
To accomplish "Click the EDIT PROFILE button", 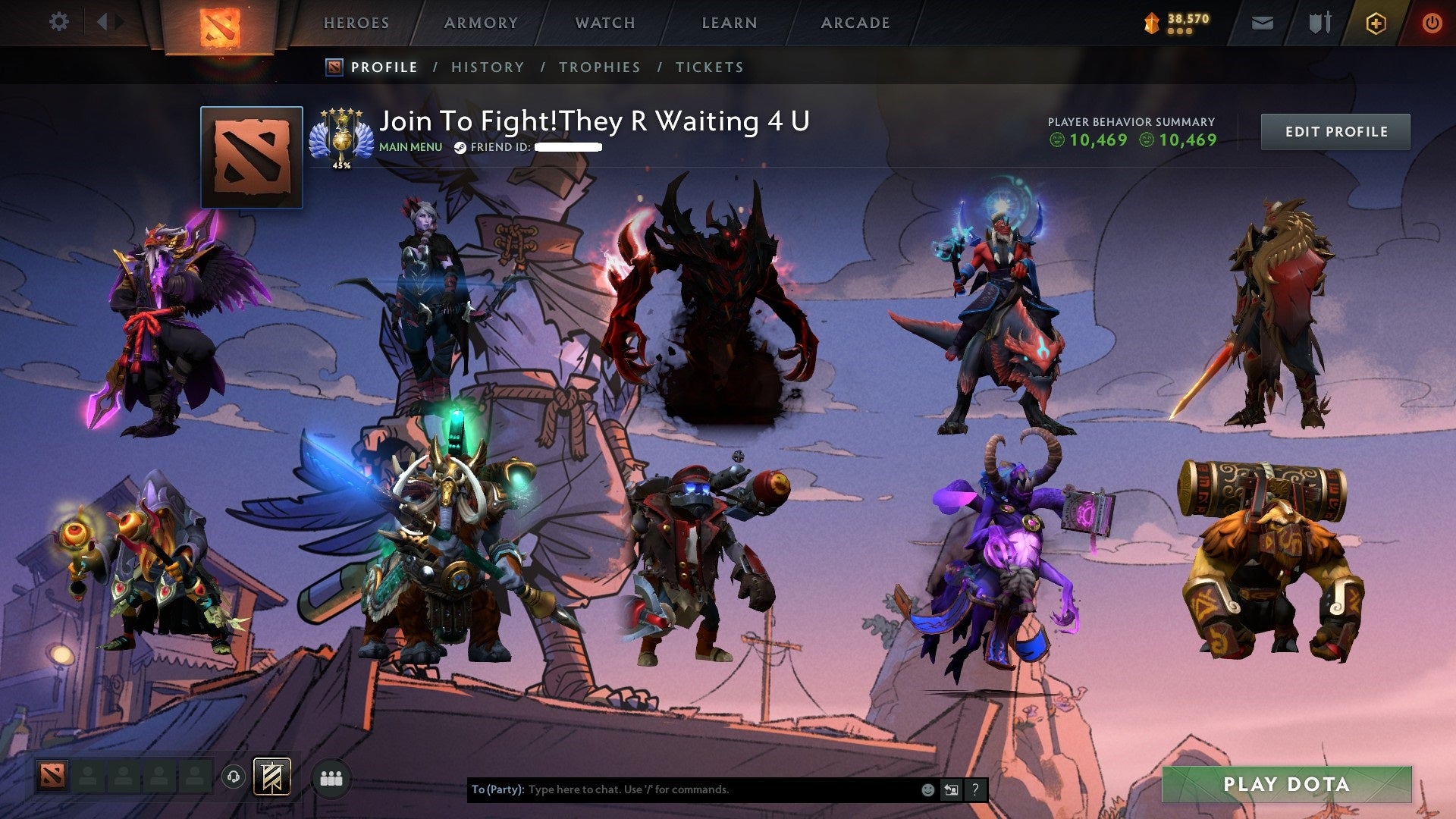I will pos(1335,131).
